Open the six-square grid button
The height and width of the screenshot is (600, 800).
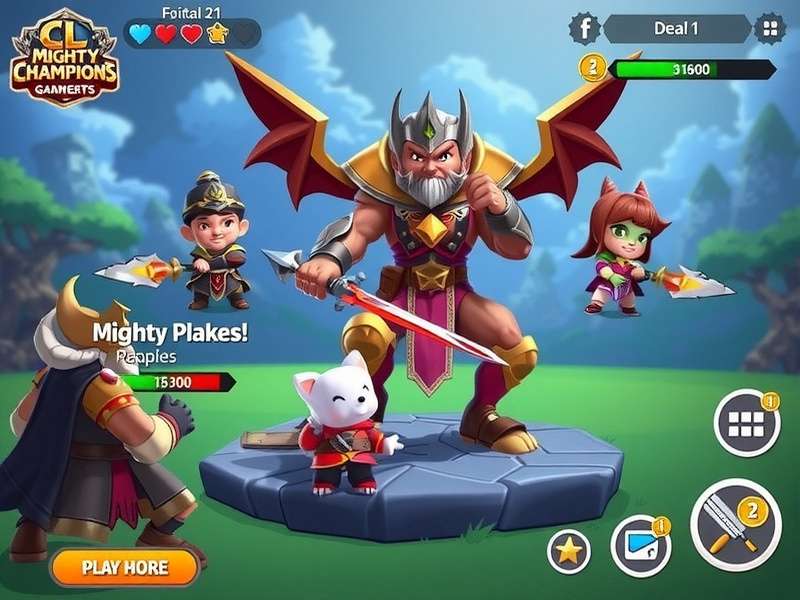[x=746, y=423]
